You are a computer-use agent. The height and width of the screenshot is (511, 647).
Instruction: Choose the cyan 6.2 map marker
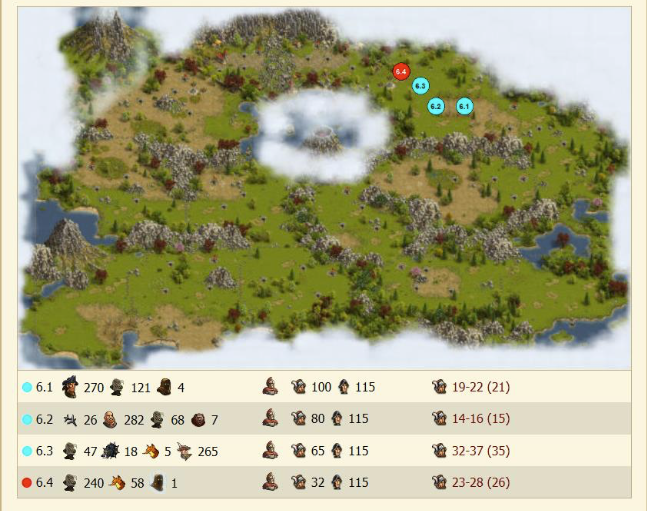pos(435,105)
